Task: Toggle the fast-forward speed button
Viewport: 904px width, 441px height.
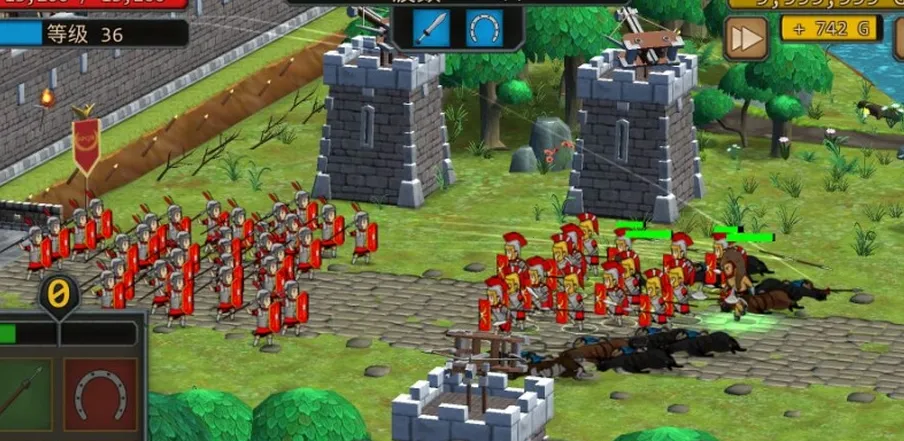Action: click(x=744, y=37)
